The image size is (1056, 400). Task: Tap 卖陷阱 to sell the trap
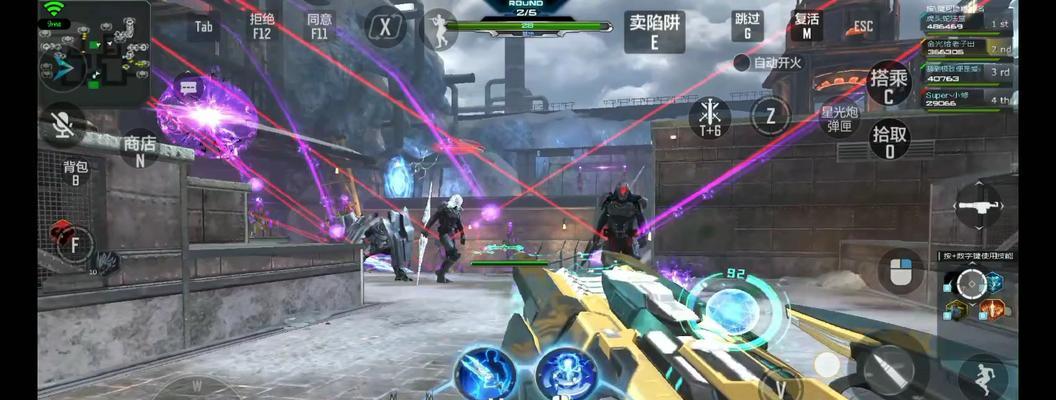coord(654,31)
